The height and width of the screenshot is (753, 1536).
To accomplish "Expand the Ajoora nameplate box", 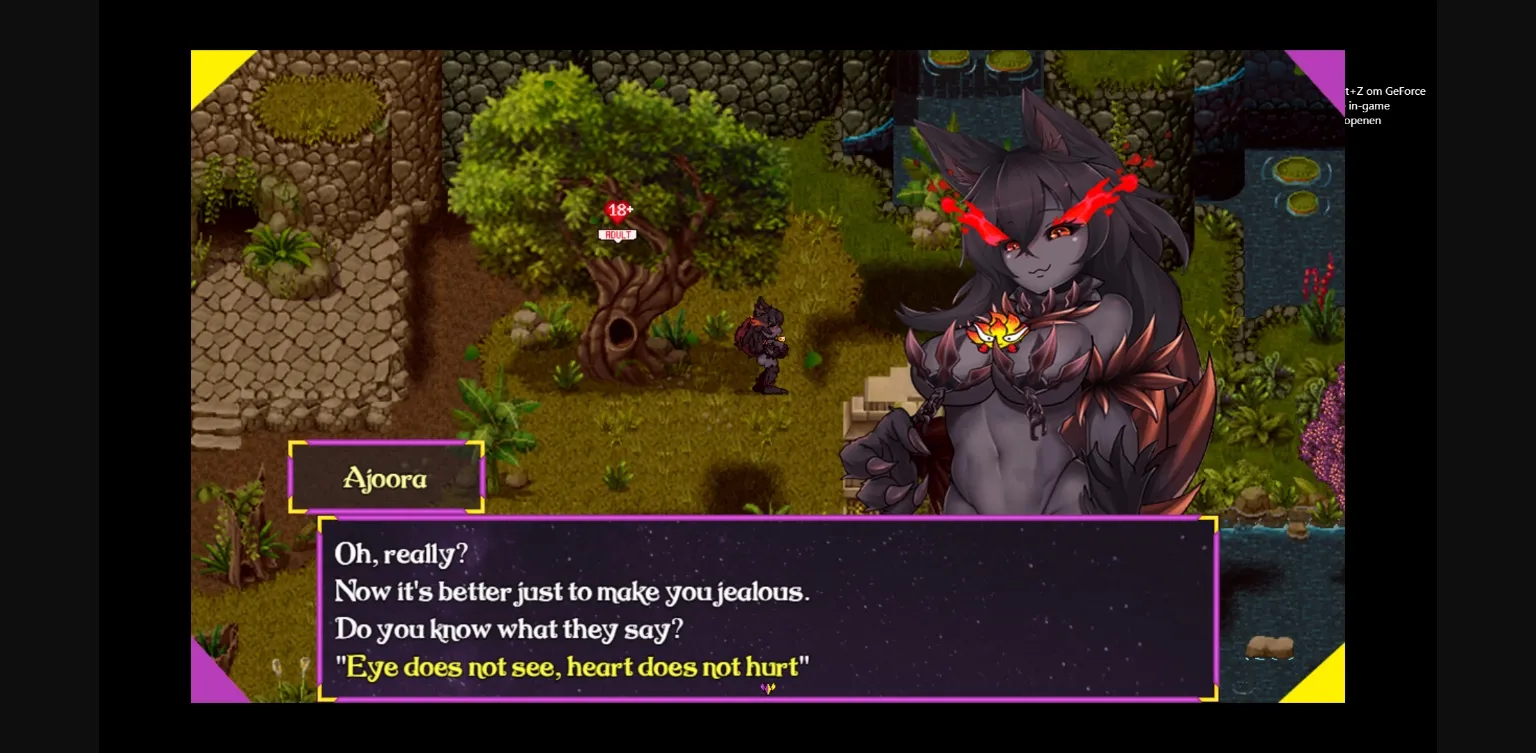I will [387, 478].
